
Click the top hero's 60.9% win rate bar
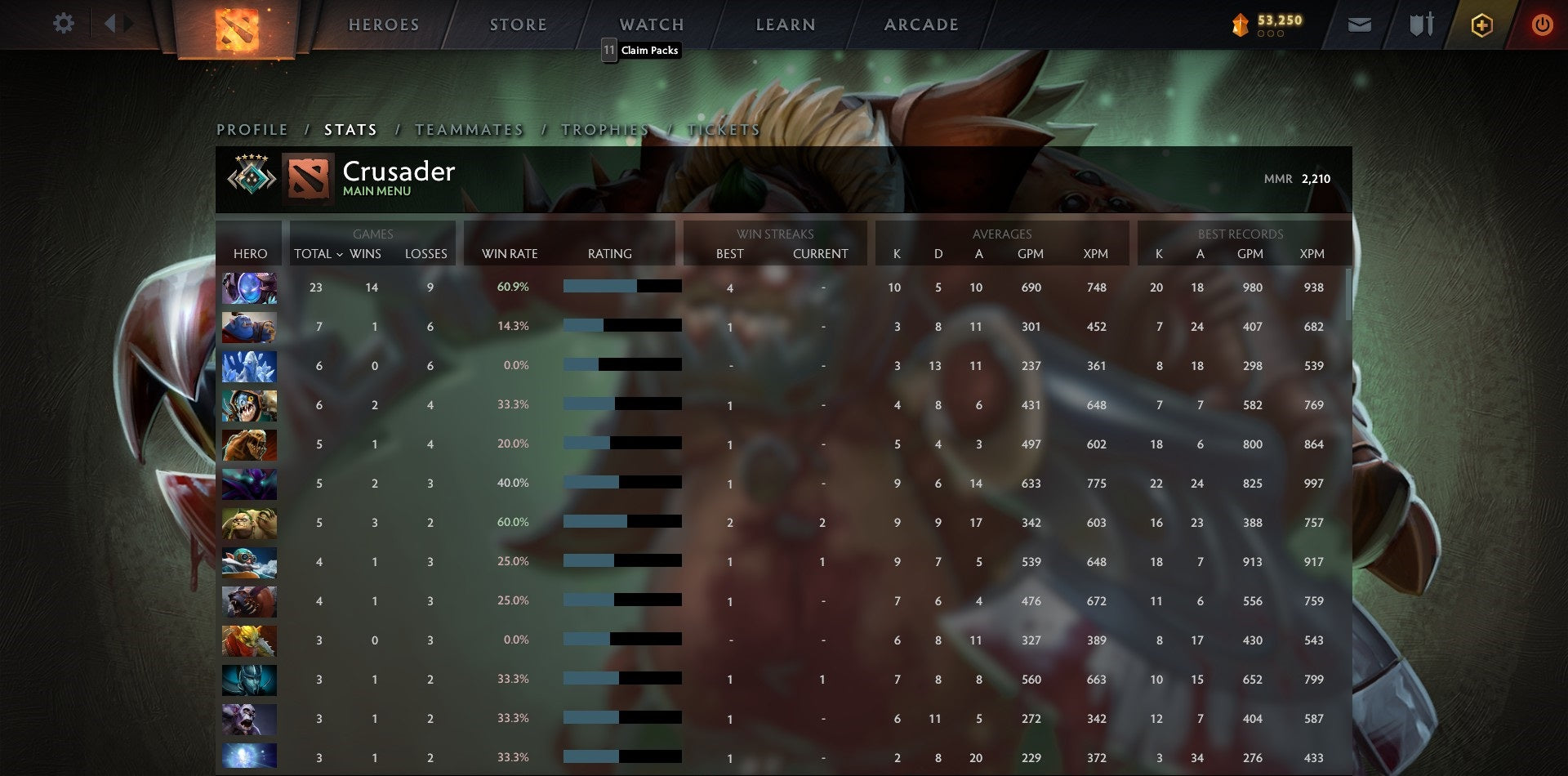pyautogui.click(x=621, y=287)
